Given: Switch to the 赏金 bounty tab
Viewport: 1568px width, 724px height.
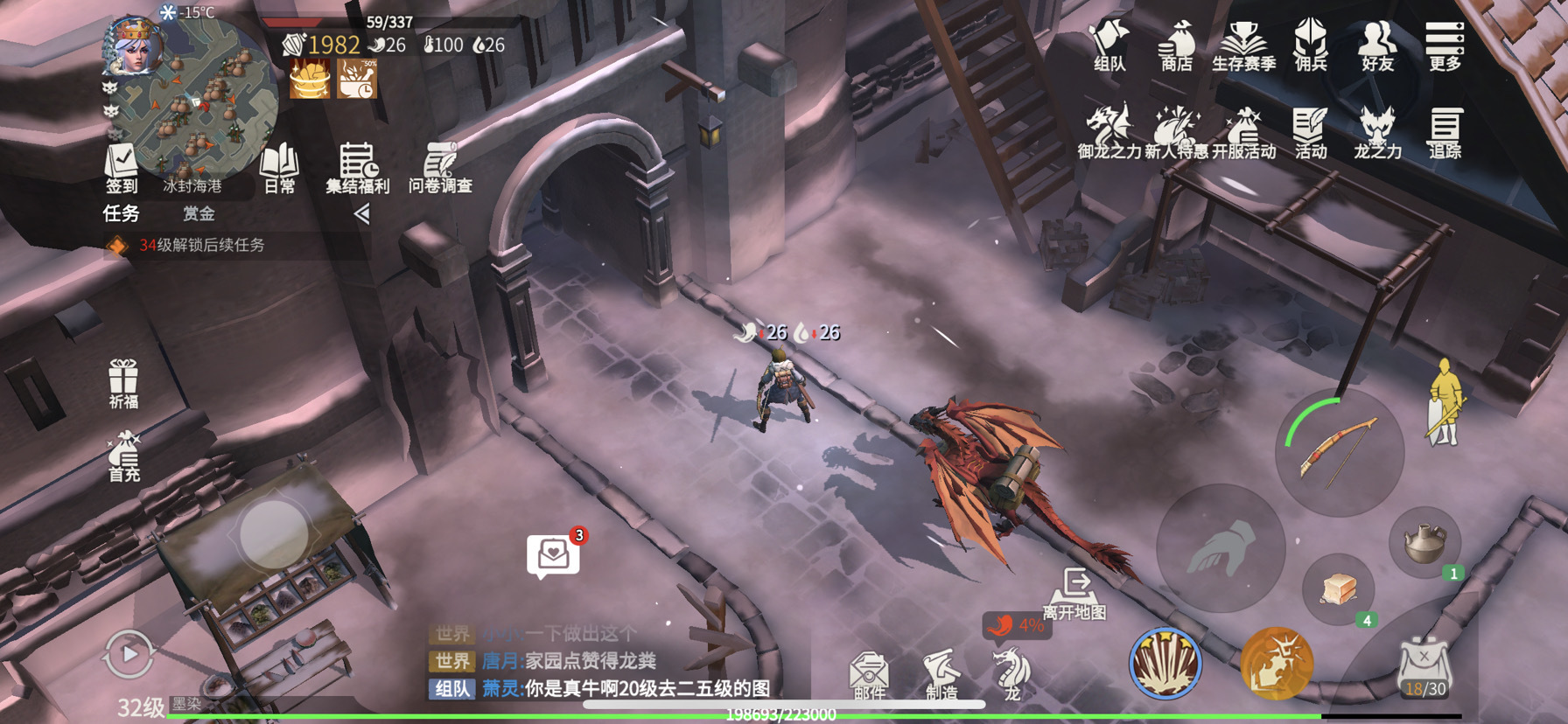Looking at the screenshot, I should [x=199, y=213].
